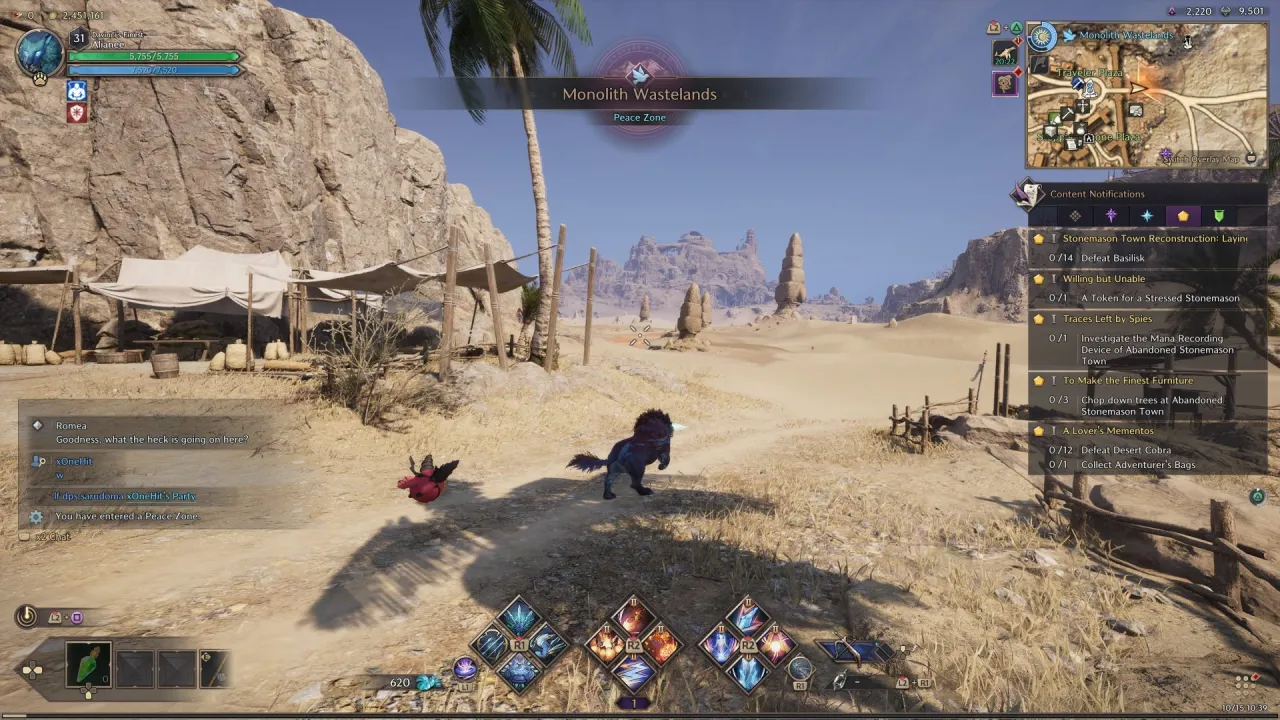Open the chat settings gear icon
The image size is (1280, 720).
[36, 517]
